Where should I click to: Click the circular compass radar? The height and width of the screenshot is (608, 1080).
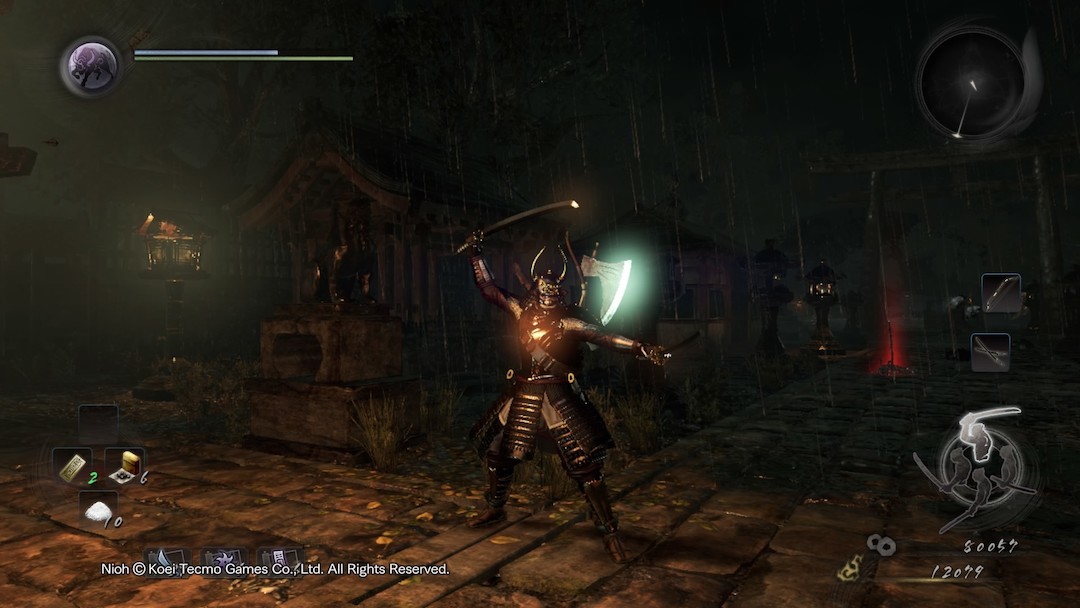[x=971, y=84]
